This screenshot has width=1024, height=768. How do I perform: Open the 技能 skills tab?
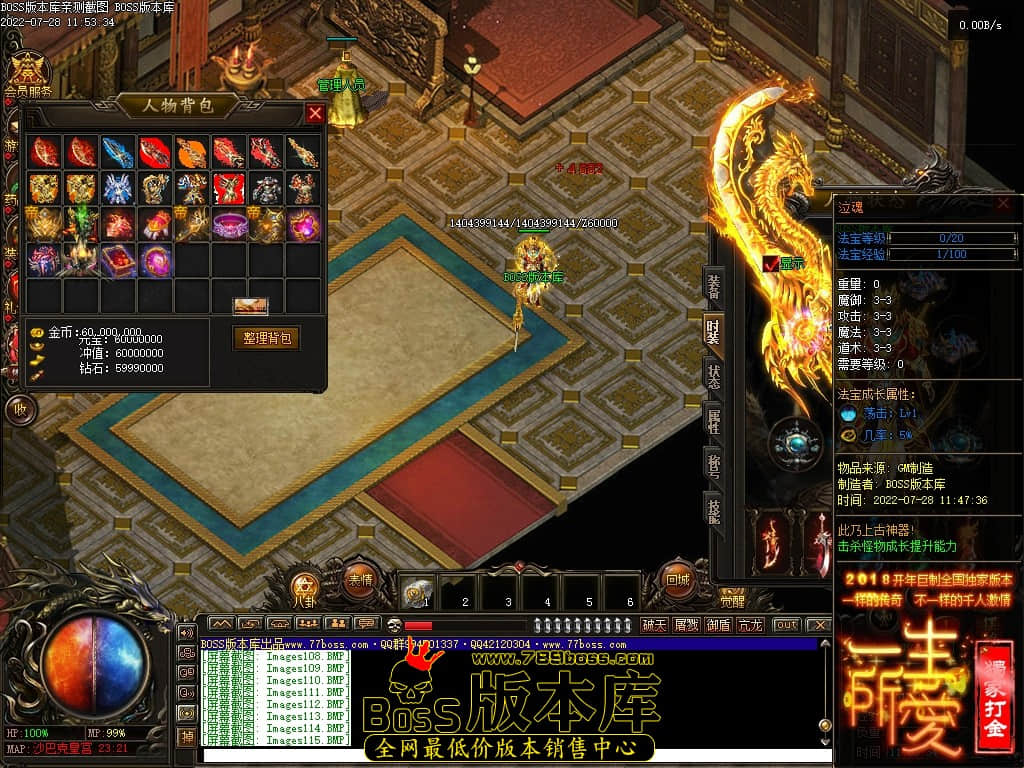pyautogui.click(x=713, y=509)
